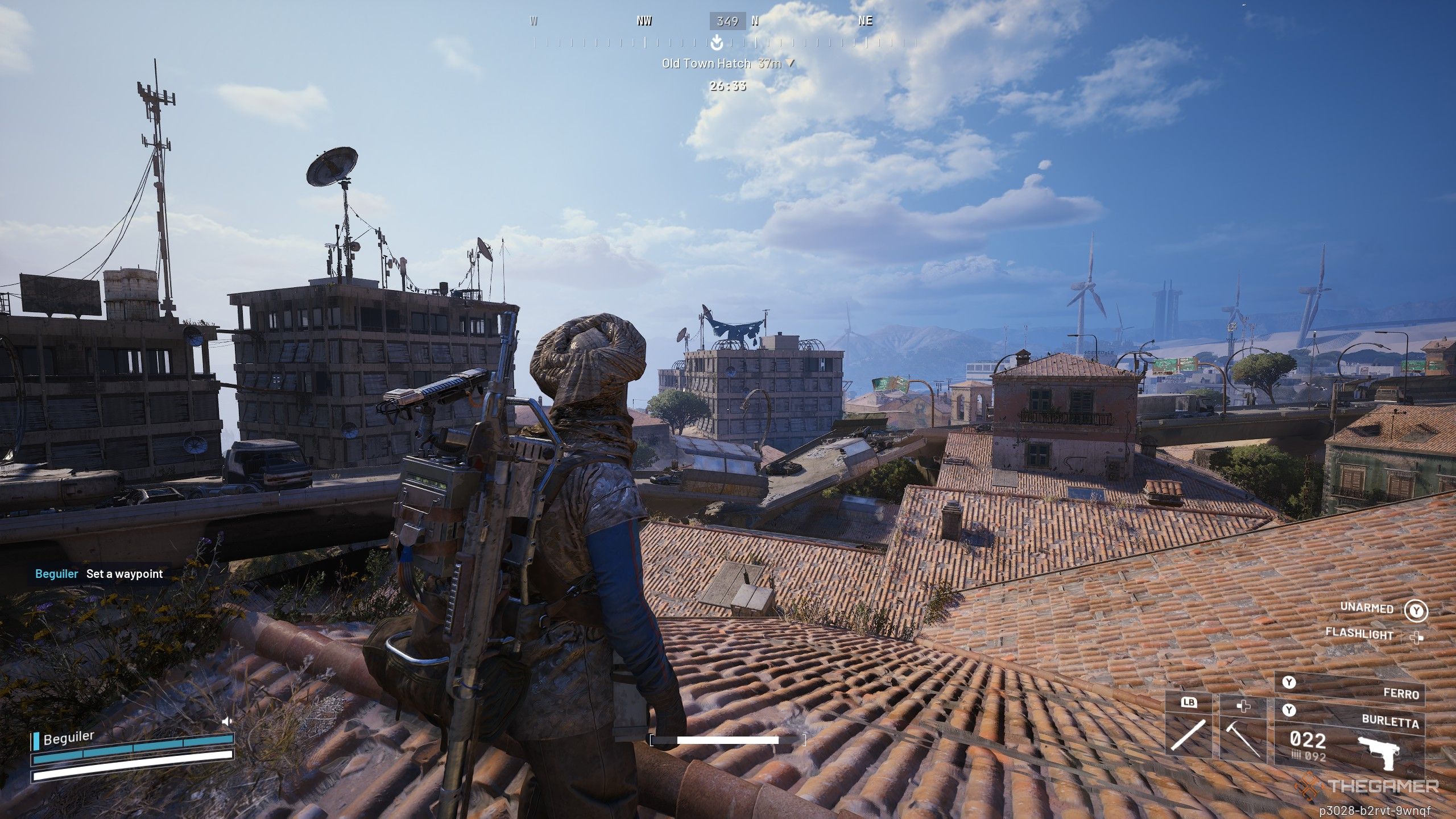The height and width of the screenshot is (819, 1456).
Task: Toggle the Flashlight label
Action: [1359, 634]
